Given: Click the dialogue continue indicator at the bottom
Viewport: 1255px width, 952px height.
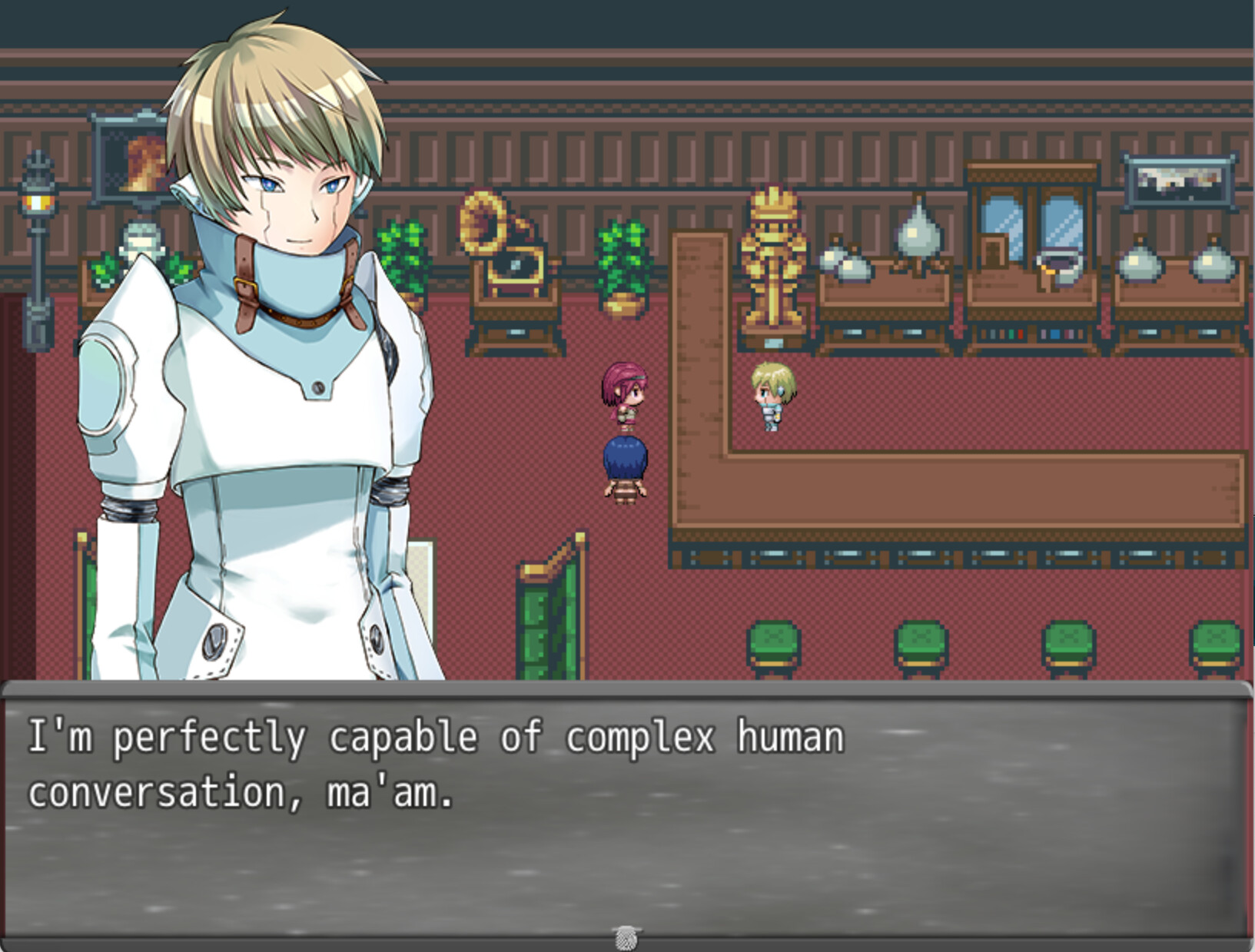Looking at the screenshot, I should (628, 938).
